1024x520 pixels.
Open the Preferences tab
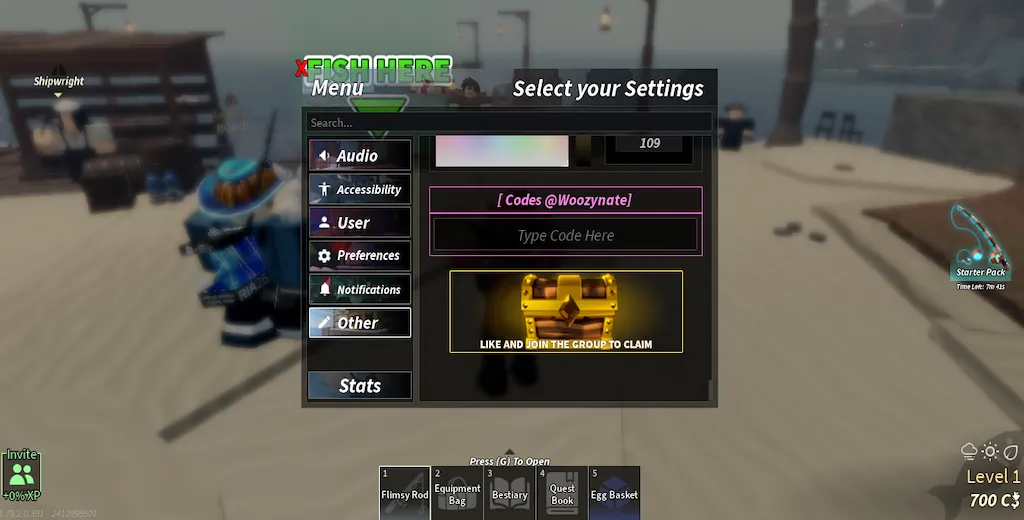[359, 256]
